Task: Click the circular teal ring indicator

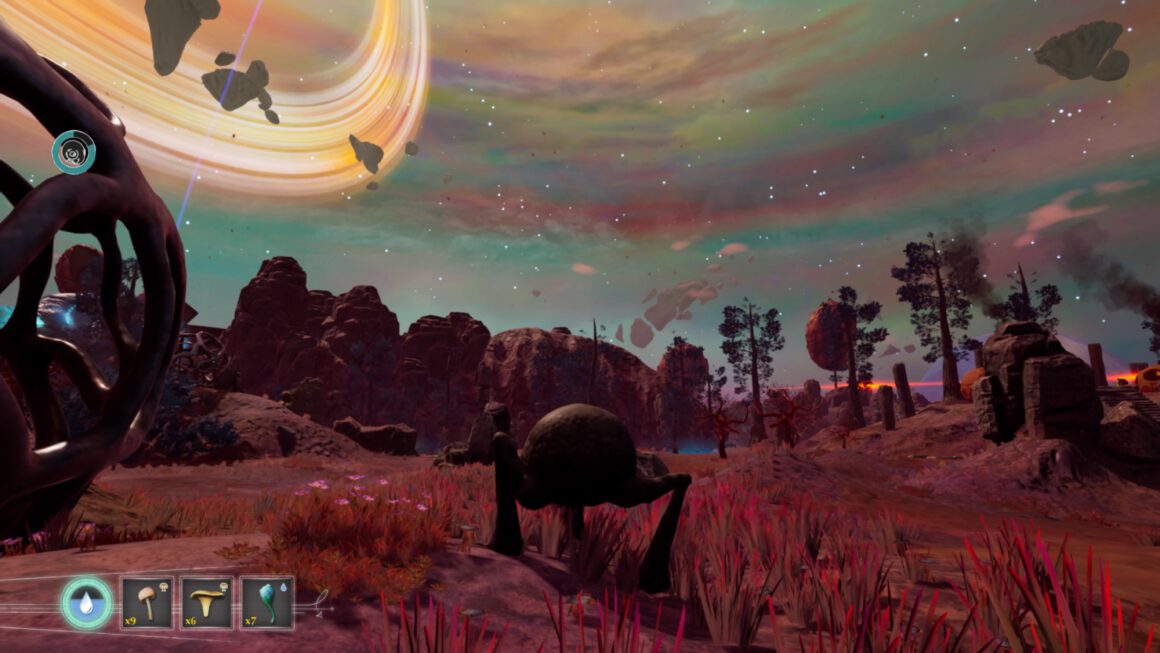Action: [x=74, y=152]
